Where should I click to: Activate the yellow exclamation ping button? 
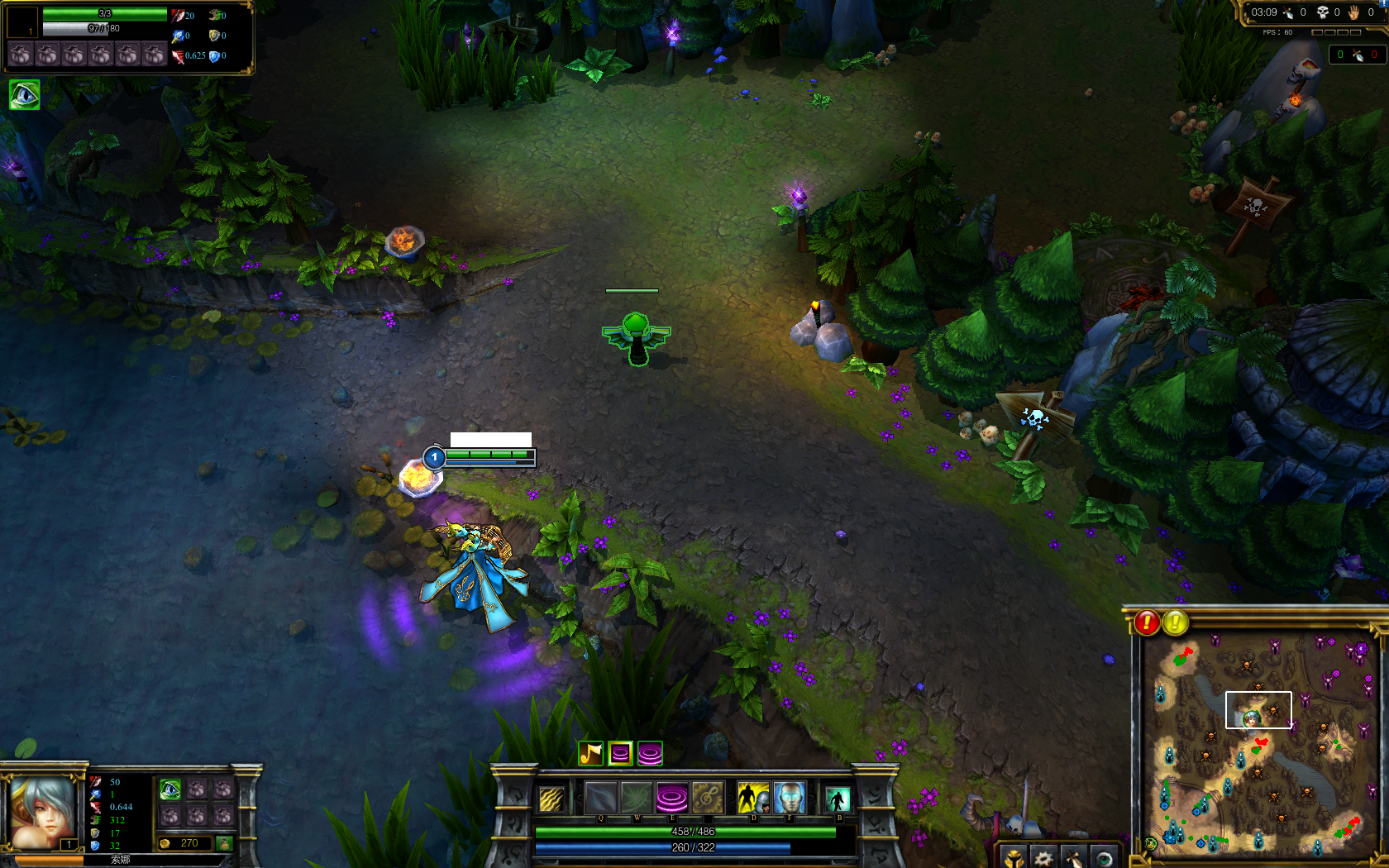click(x=1176, y=622)
